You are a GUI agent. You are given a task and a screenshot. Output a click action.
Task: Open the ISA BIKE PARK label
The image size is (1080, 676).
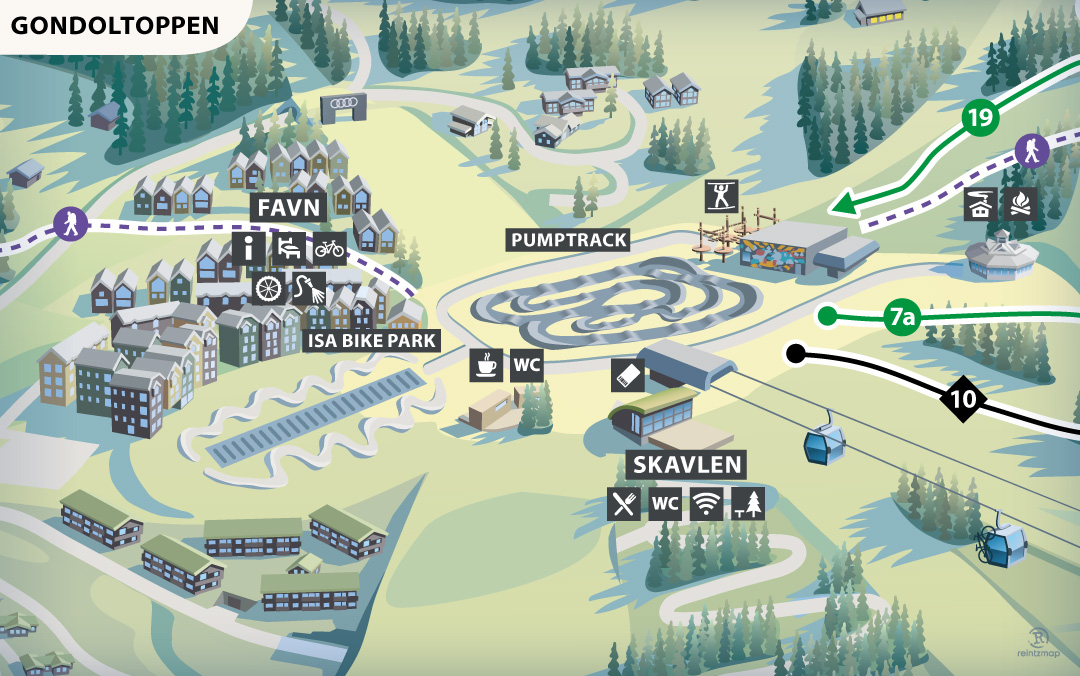pos(372,341)
